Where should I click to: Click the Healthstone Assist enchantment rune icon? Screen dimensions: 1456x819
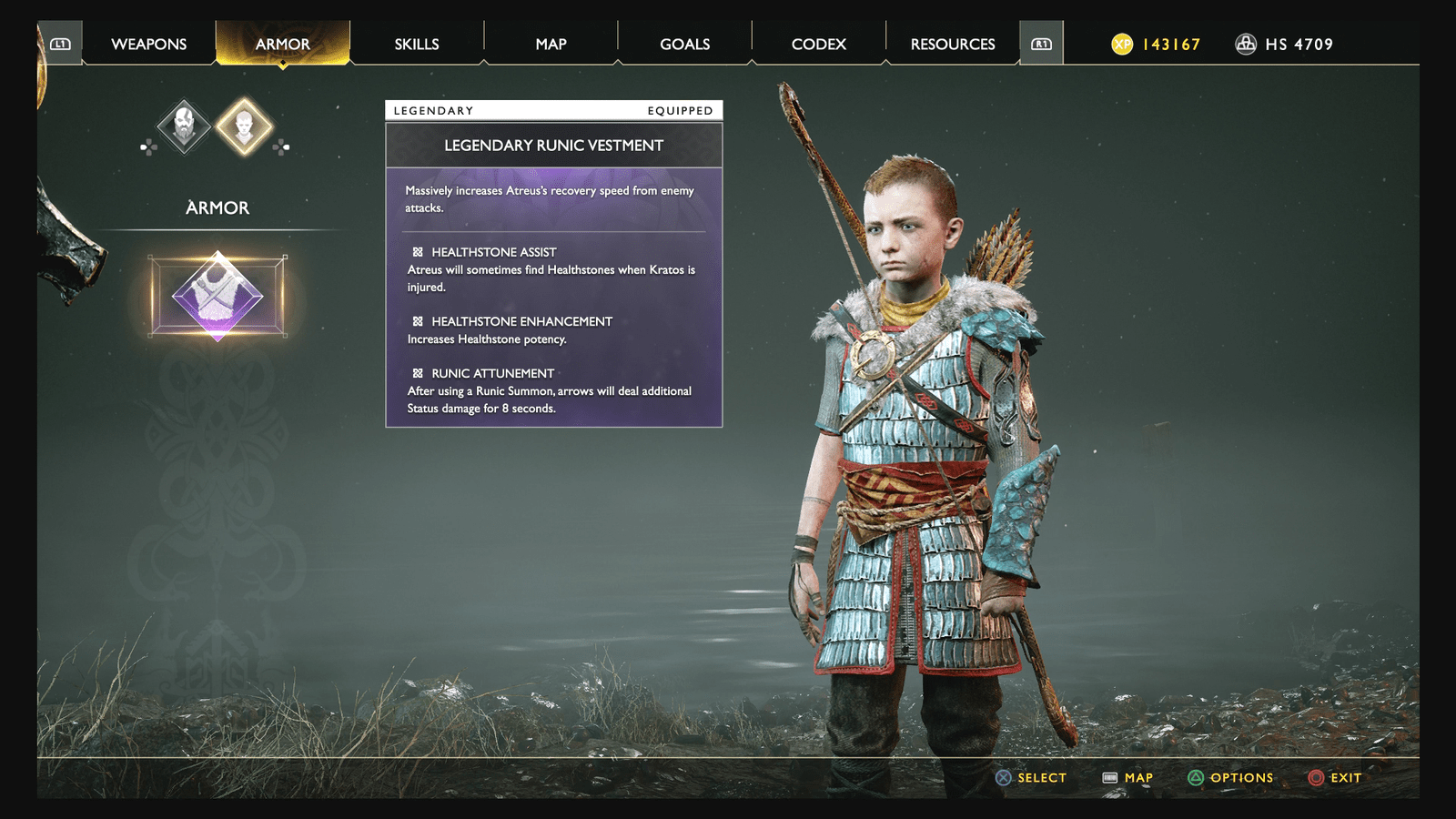click(418, 251)
